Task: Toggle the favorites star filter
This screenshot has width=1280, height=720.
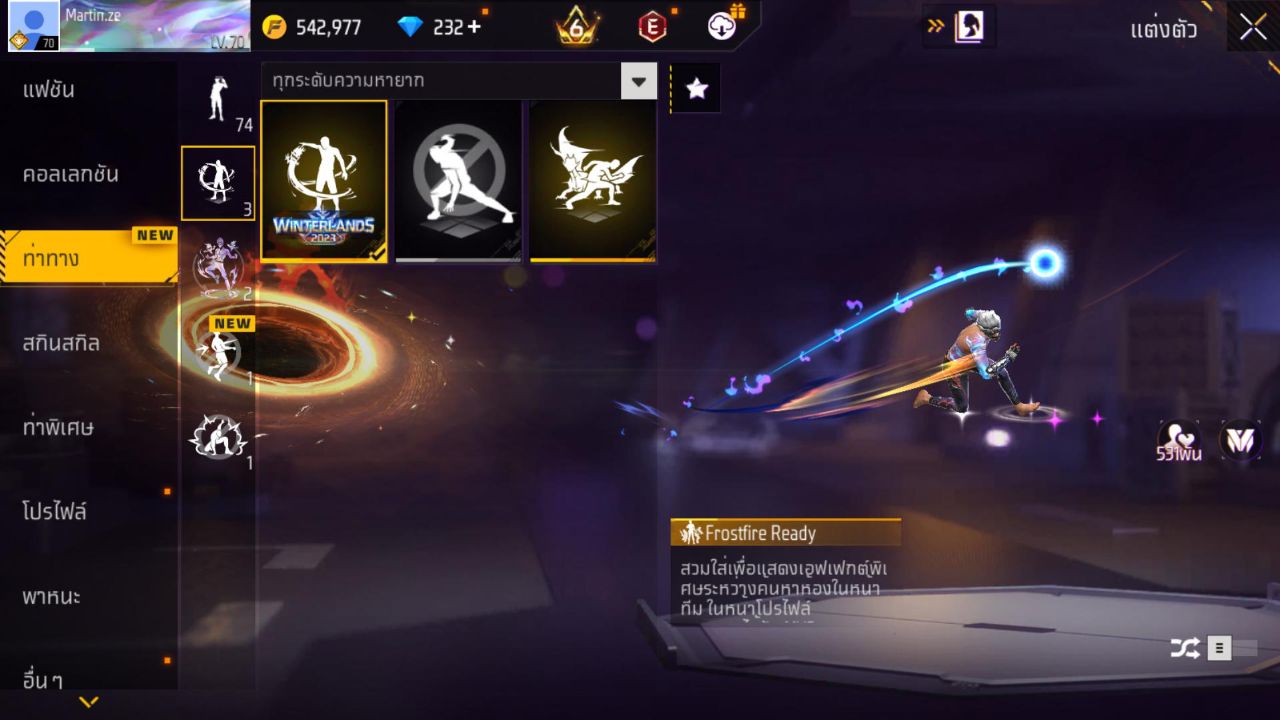Action: (695, 87)
